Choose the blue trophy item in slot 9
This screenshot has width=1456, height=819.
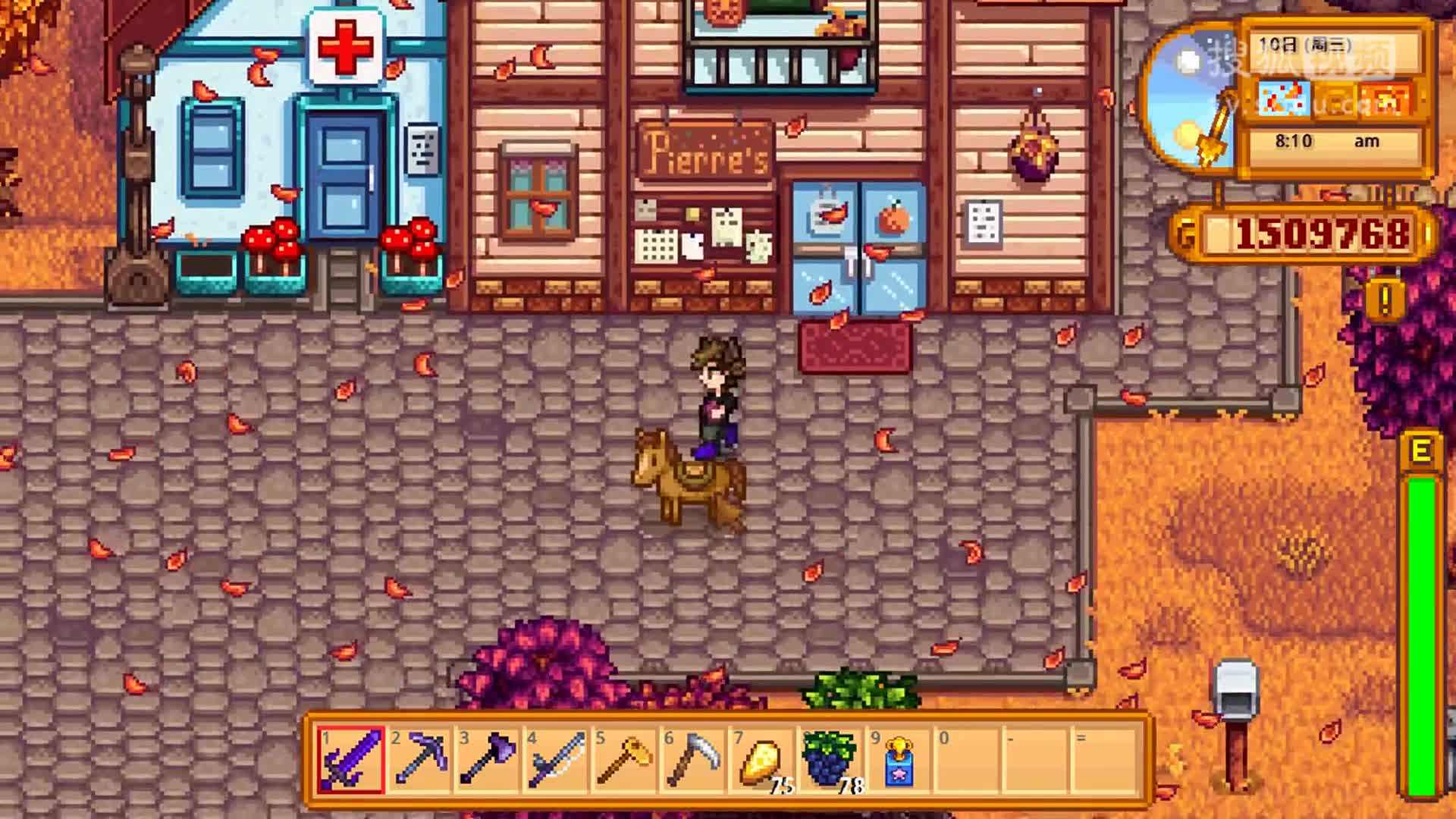898,760
